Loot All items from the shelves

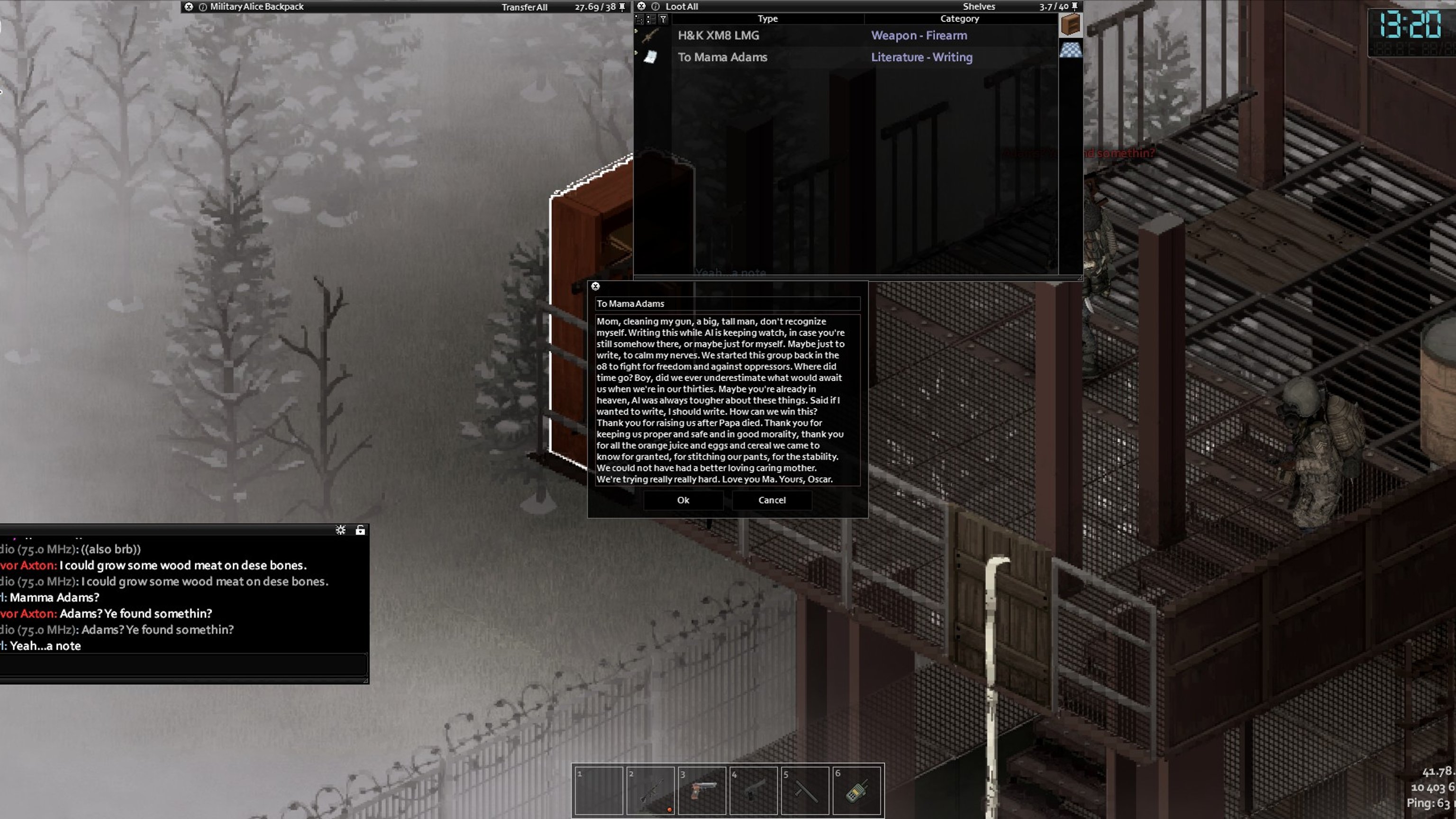click(x=681, y=7)
